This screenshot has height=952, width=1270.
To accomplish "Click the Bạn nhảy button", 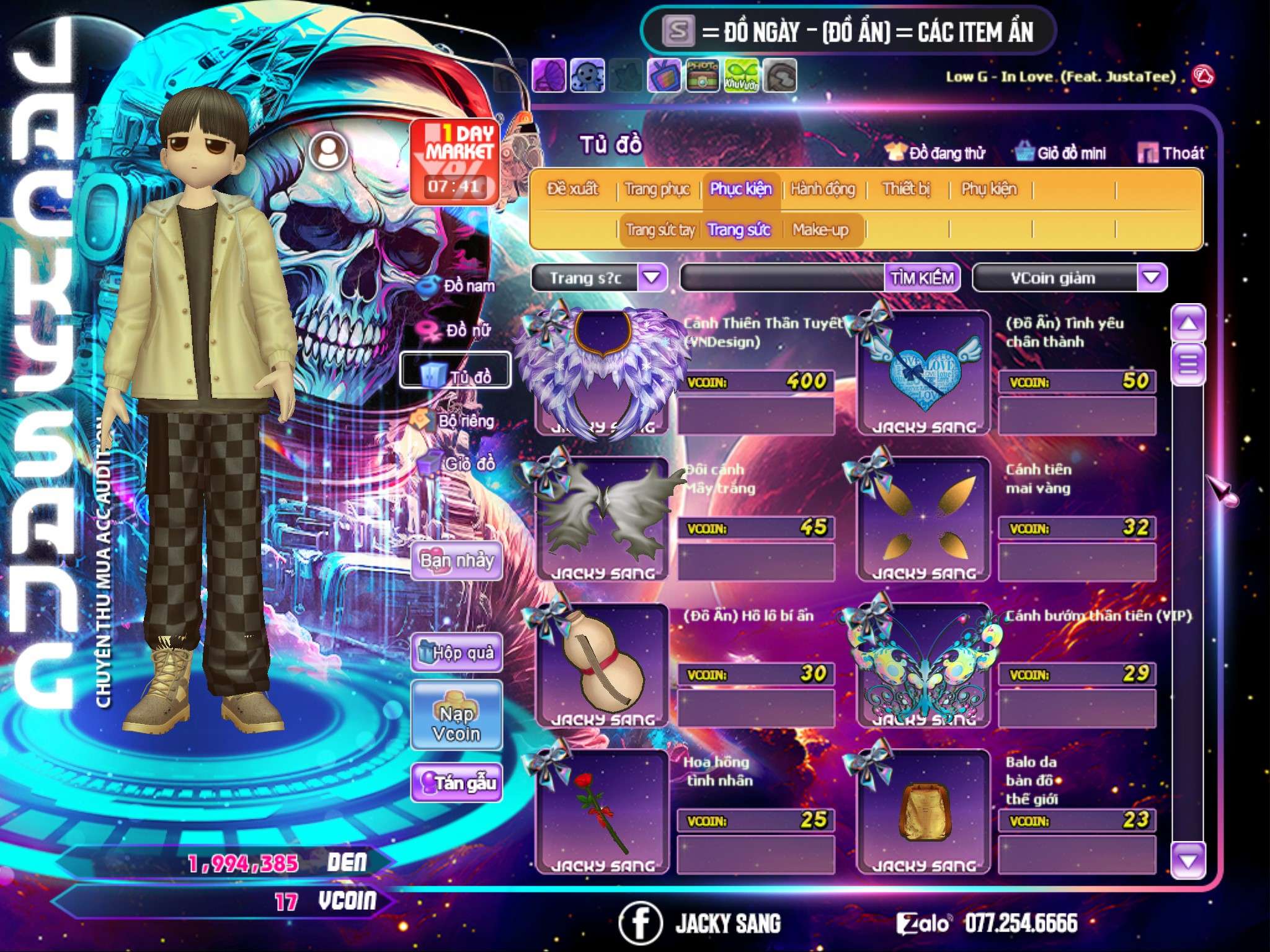I will point(456,561).
